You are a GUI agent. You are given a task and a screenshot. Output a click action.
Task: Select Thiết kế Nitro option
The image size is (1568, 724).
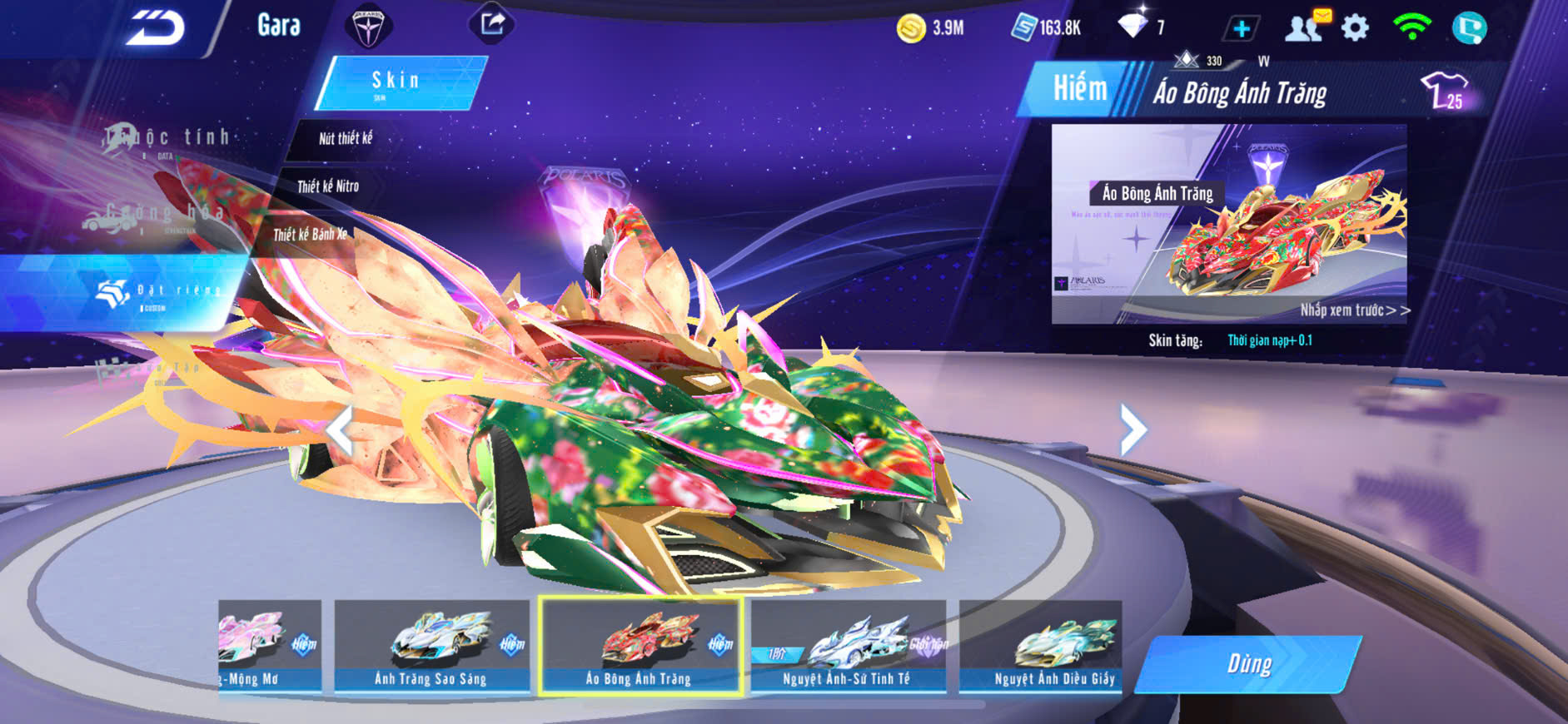(328, 186)
